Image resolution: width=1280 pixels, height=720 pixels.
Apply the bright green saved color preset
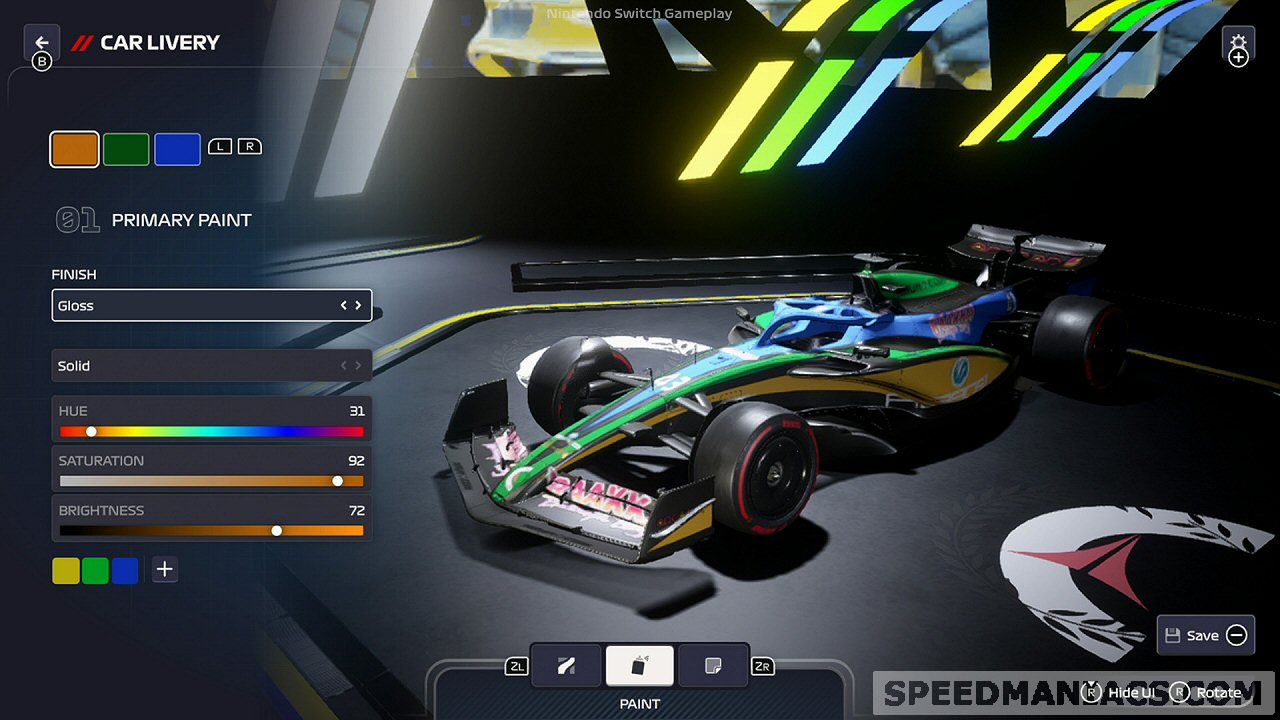[95, 570]
